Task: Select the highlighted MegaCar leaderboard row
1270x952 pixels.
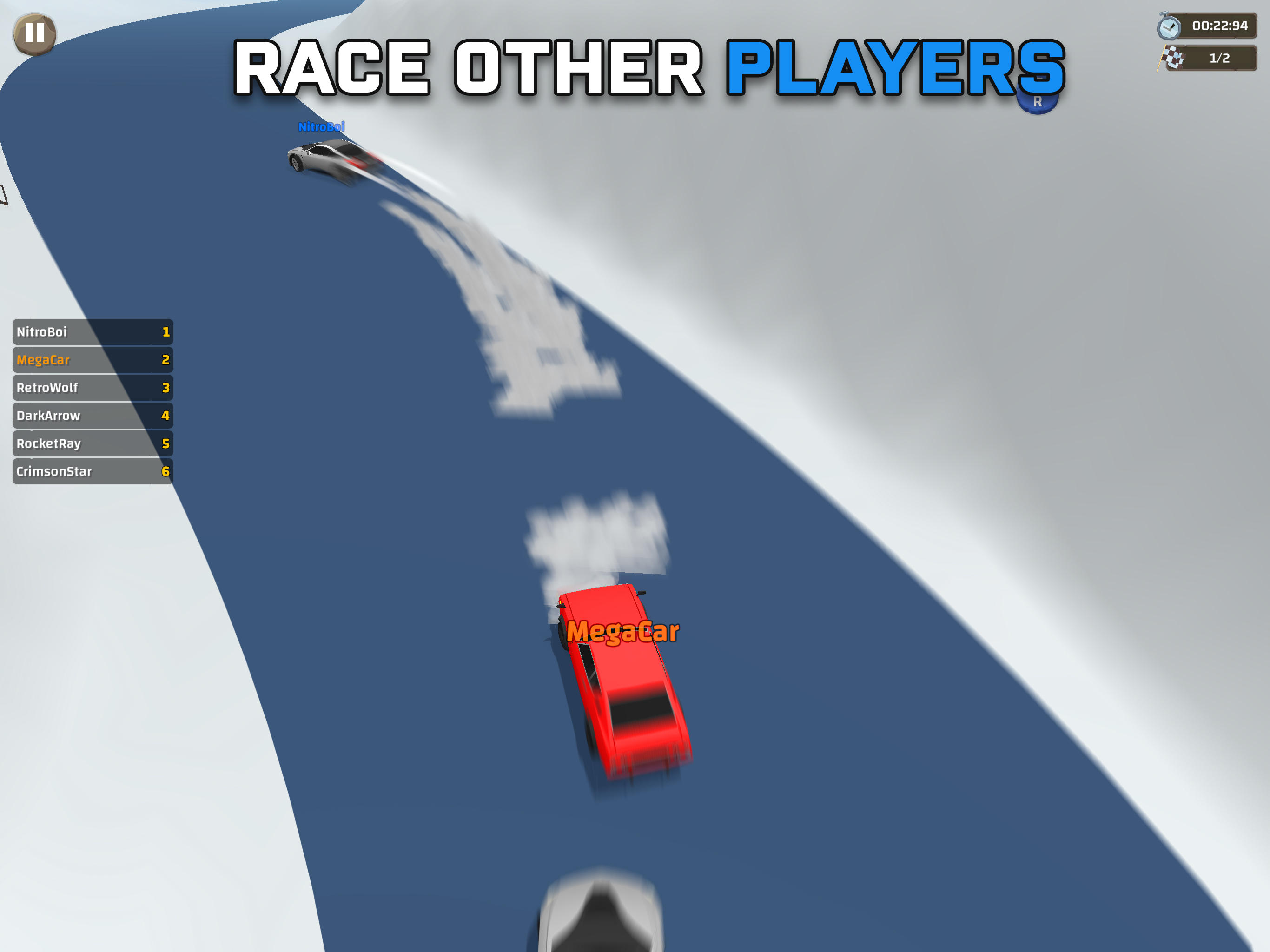Action: [x=92, y=360]
